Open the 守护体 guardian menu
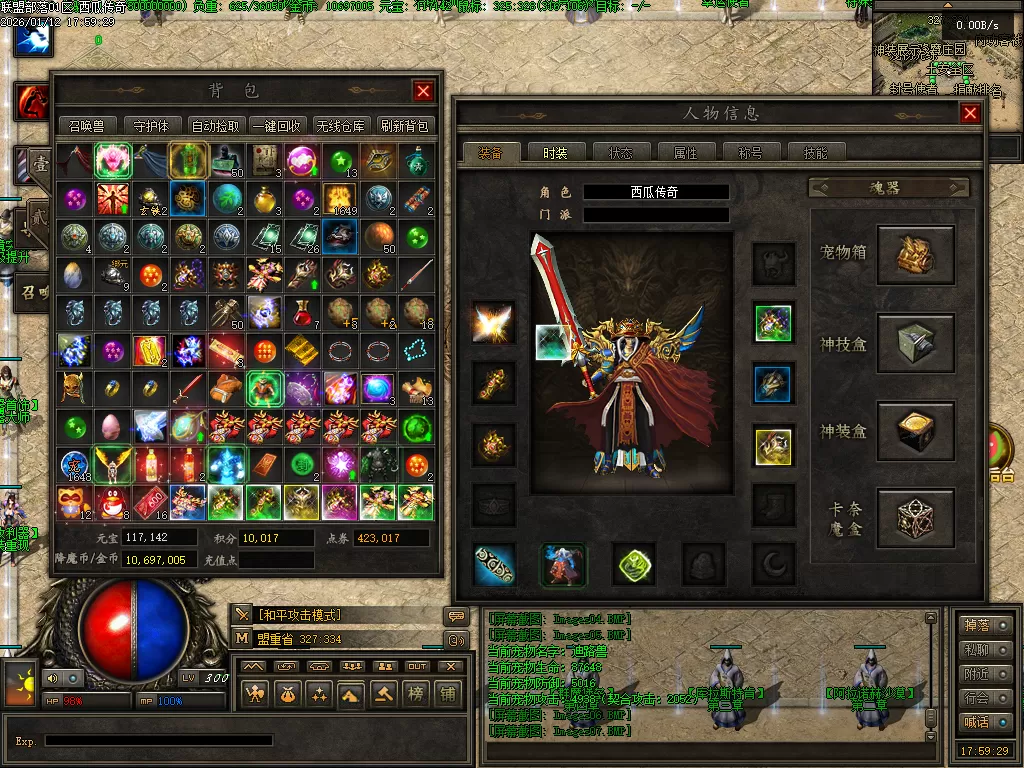 click(x=151, y=126)
